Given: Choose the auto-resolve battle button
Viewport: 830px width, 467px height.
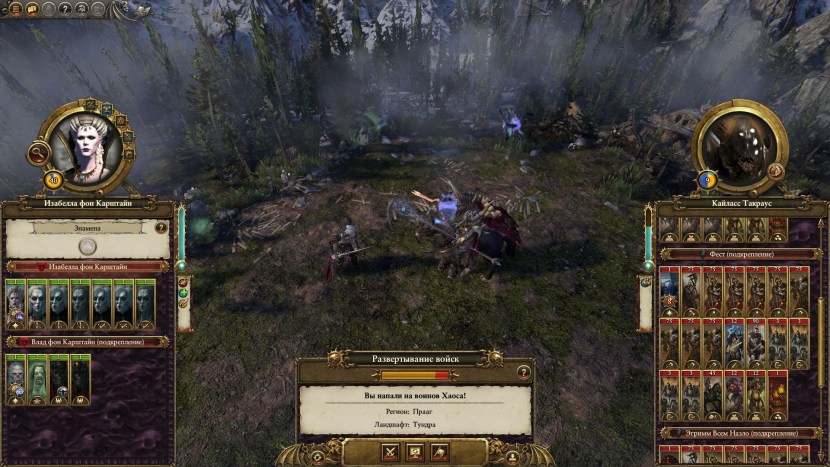Looking at the screenshot, I should click(x=415, y=452).
